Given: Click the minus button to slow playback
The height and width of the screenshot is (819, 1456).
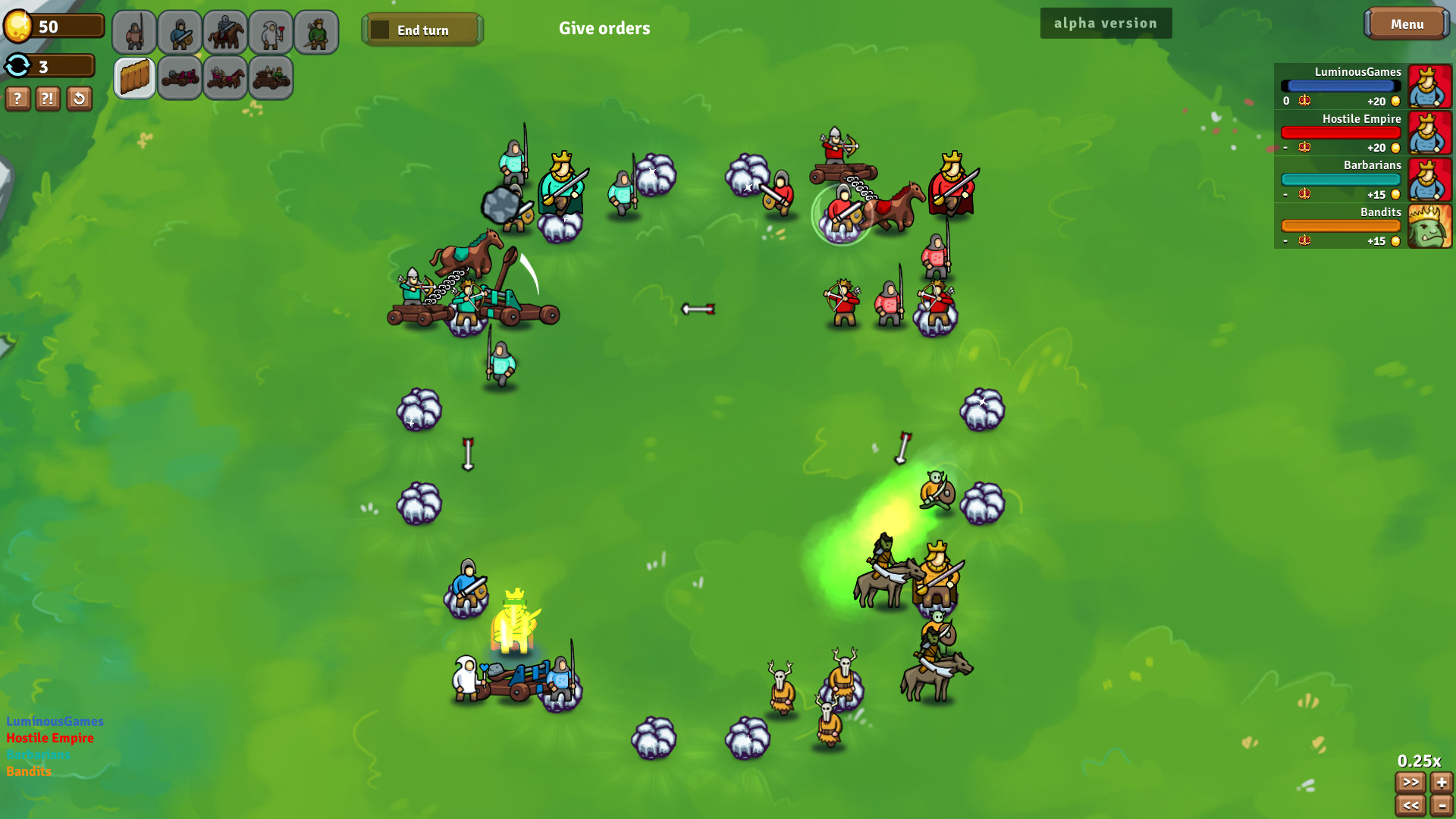Looking at the screenshot, I should tap(1442, 806).
